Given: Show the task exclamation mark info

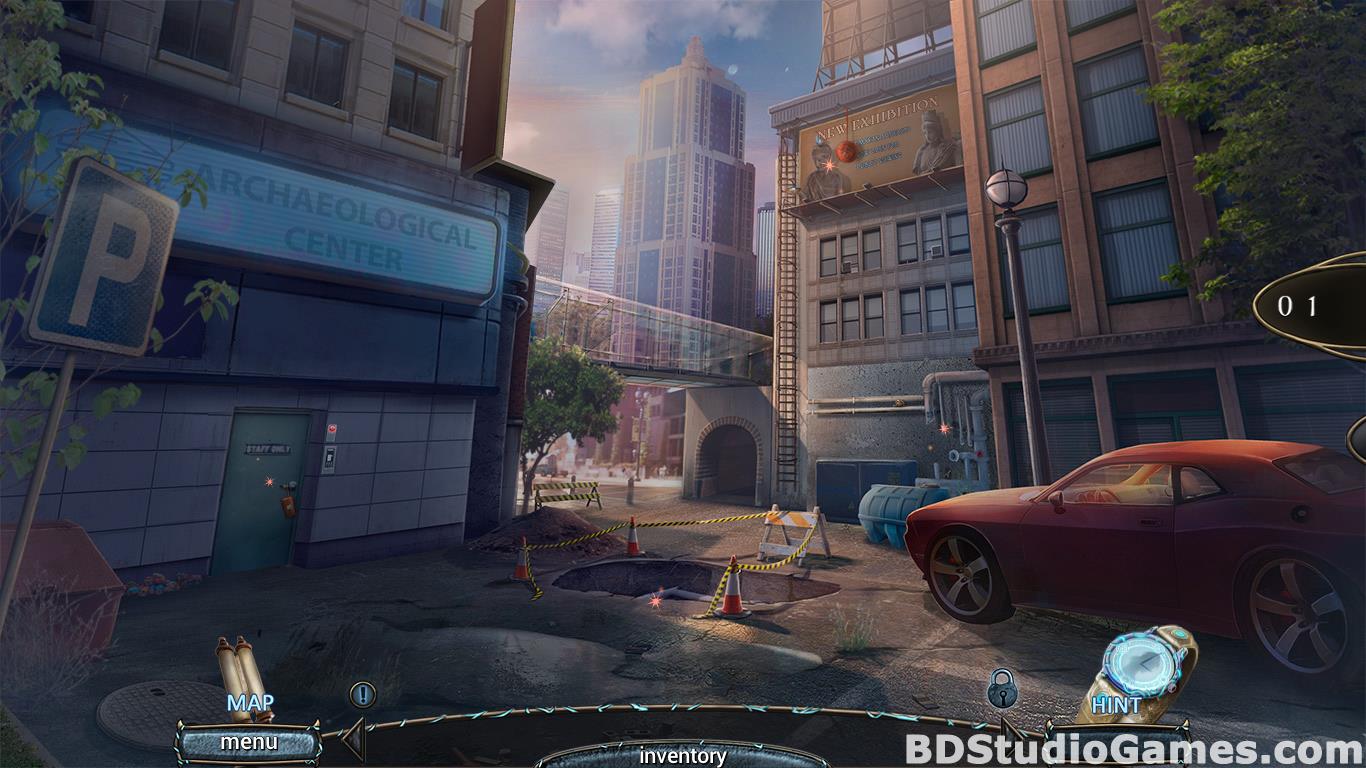Looking at the screenshot, I should tap(362, 693).
